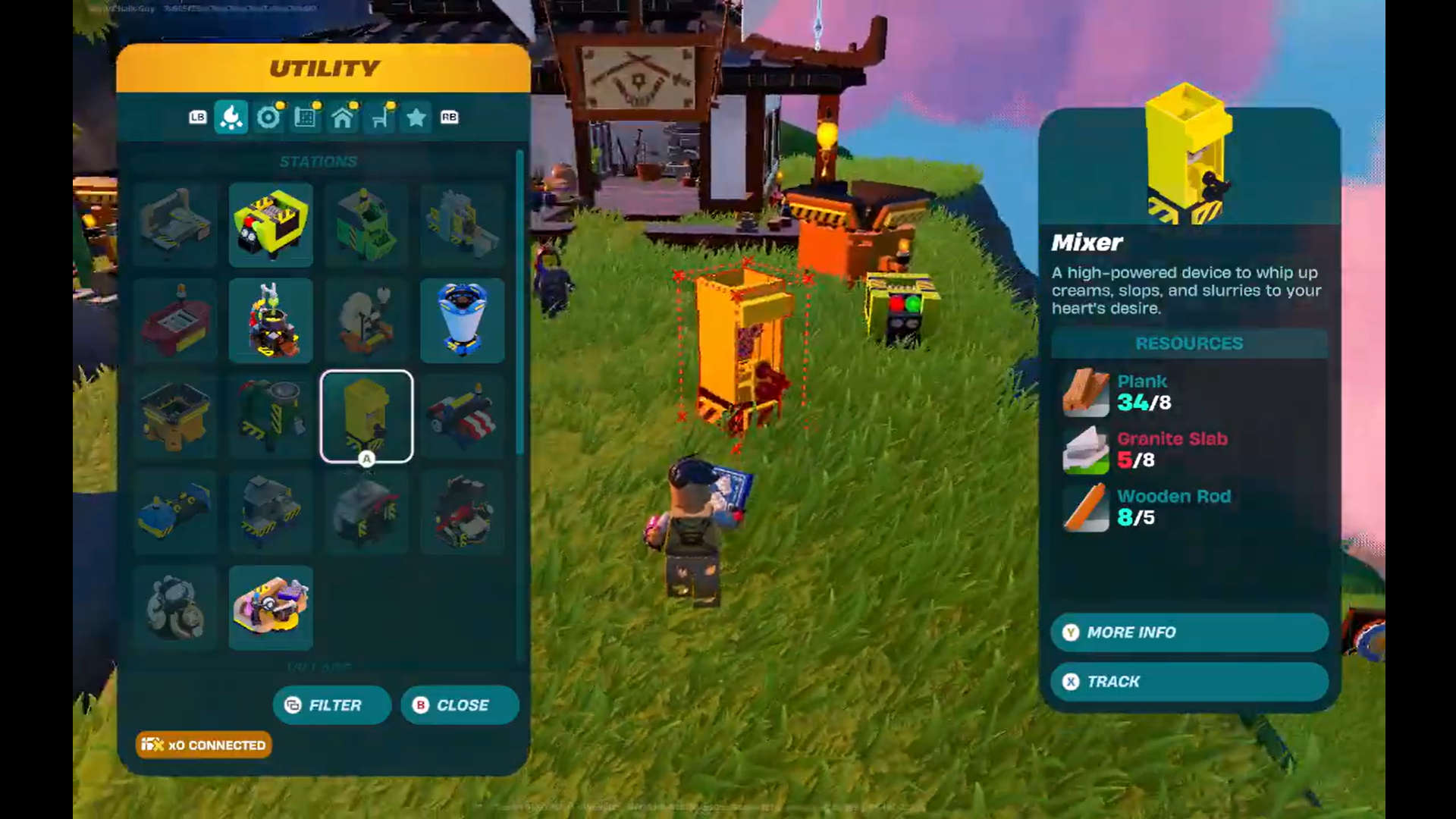Show the star favorites tab

[416, 118]
